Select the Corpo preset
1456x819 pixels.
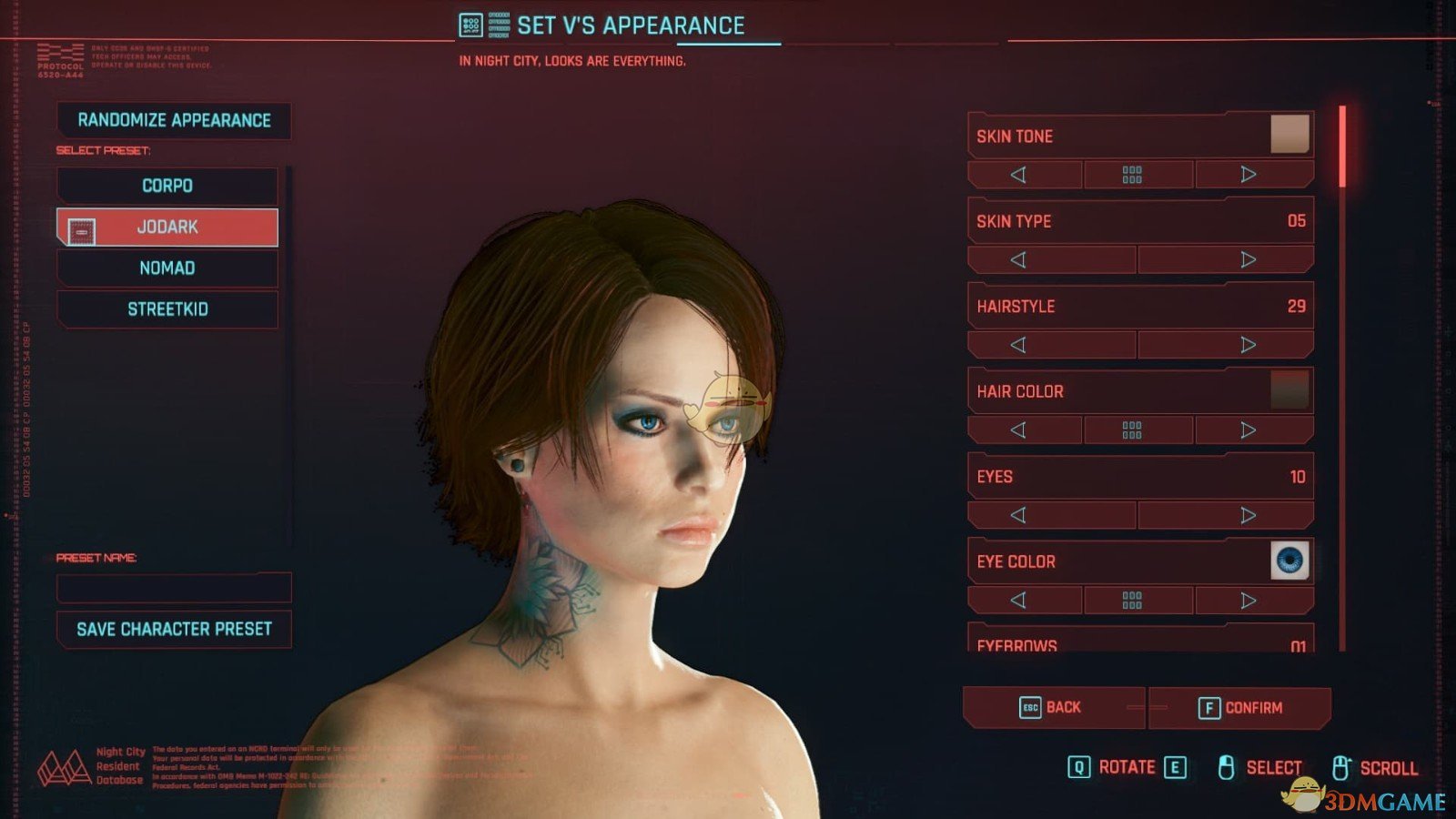point(167,186)
